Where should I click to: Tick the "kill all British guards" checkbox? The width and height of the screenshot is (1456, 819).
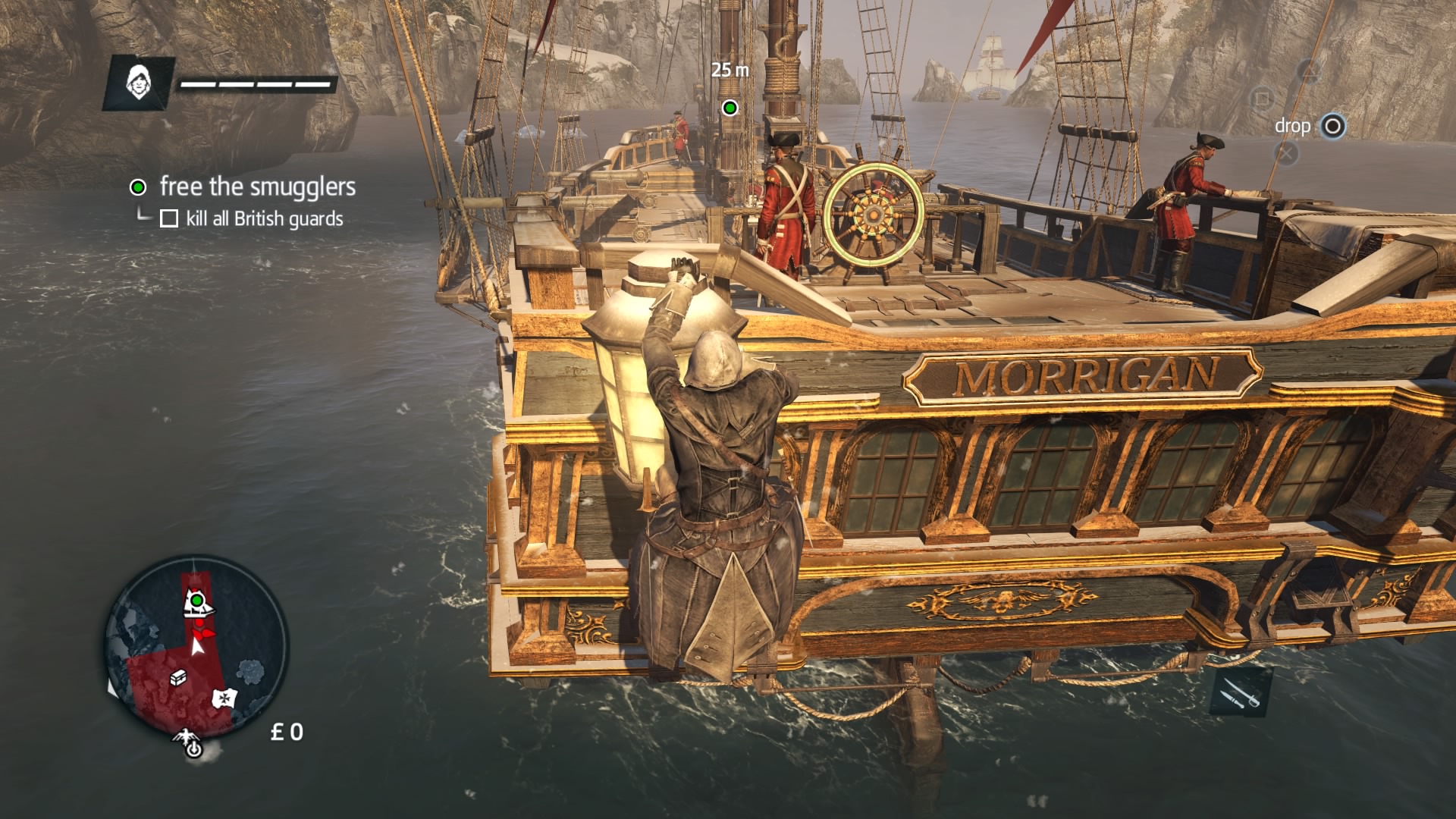pyautogui.click(x=169, y=219)
